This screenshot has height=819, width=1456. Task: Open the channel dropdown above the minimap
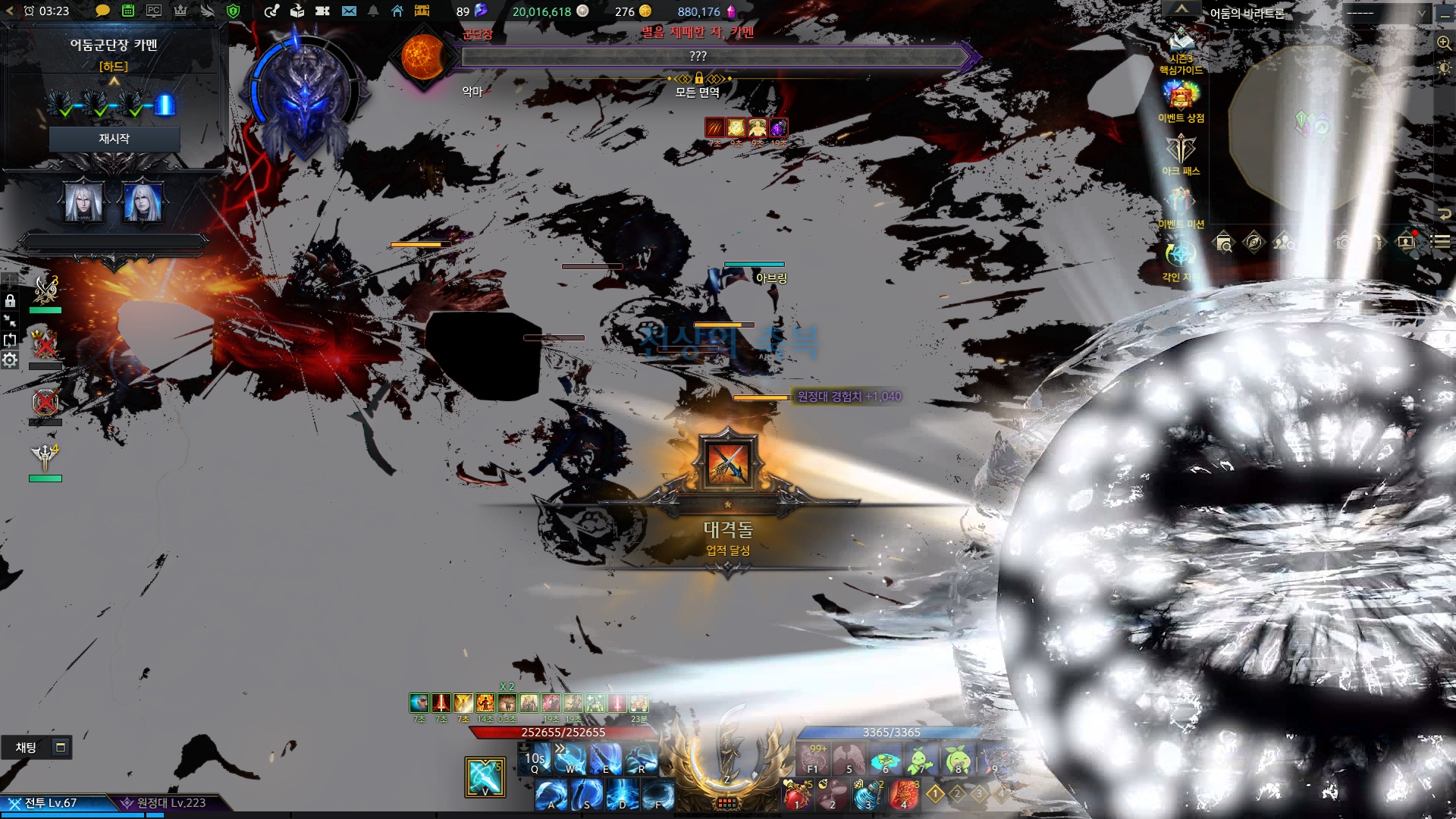[1385, 13]
